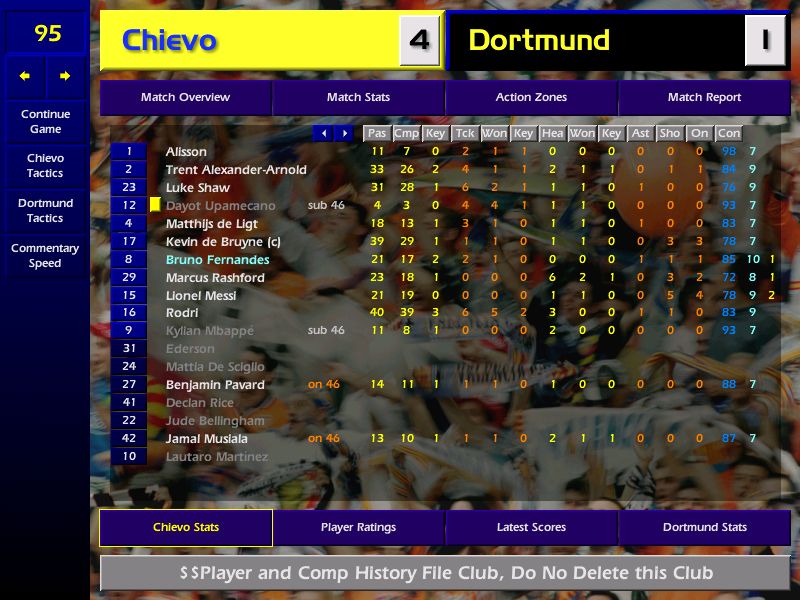The image size is (800, 600).
Task: Show the Match Stats tab
Action: [x=358, y=98]
